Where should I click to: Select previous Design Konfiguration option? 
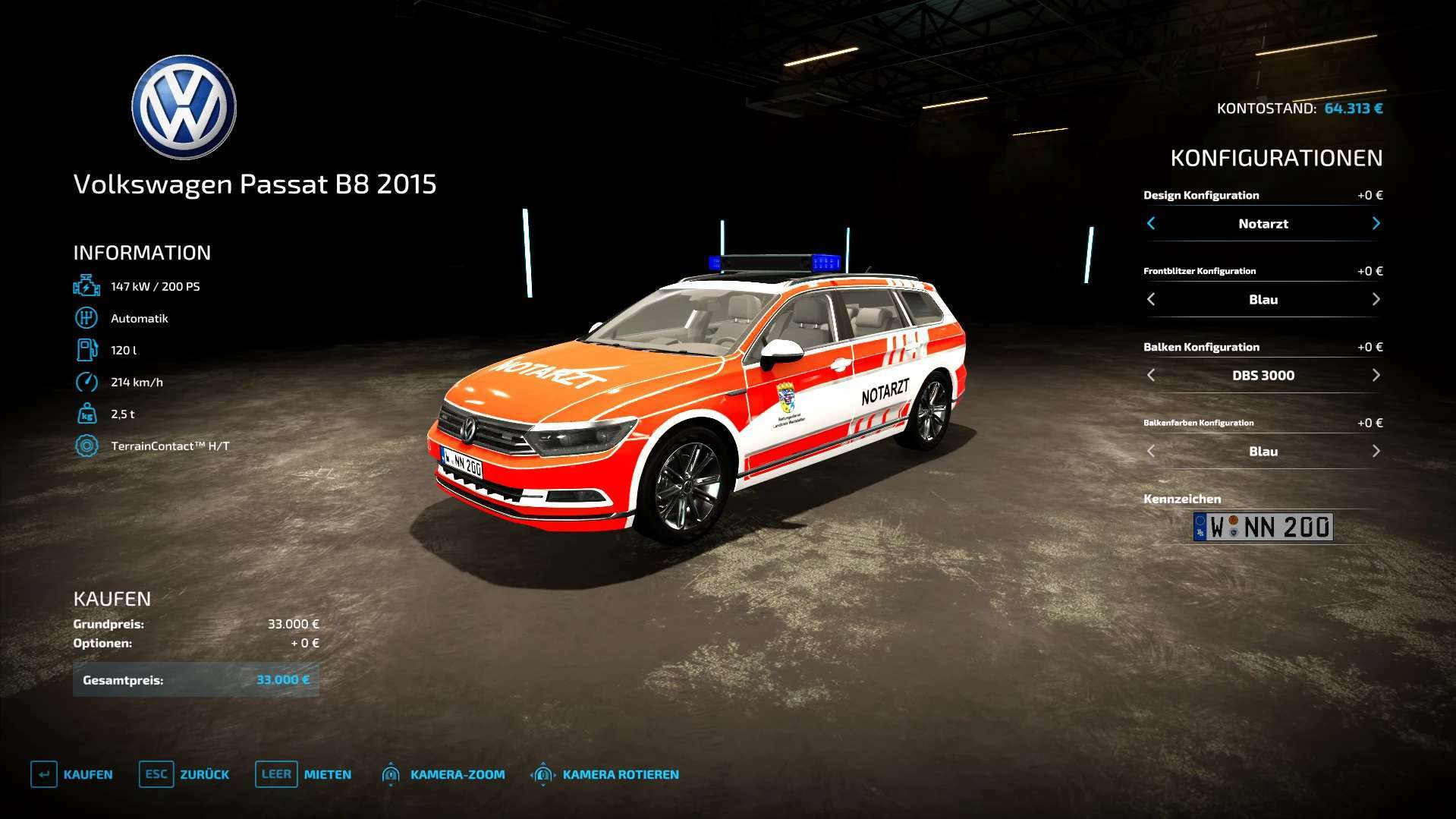coord(1151,223)
